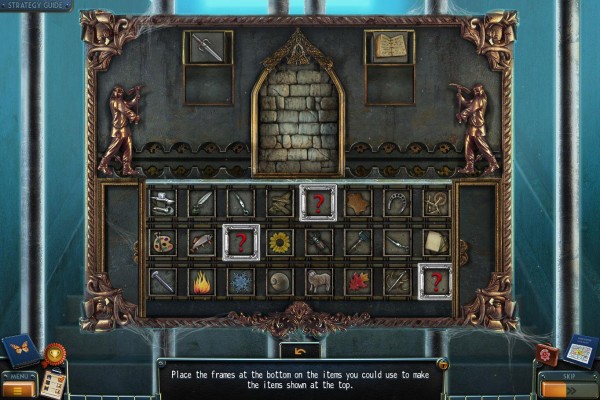Reset the puzzle with the arrow button
The height and width of the screenshot is (400, 600).
(x=299, y=350)
